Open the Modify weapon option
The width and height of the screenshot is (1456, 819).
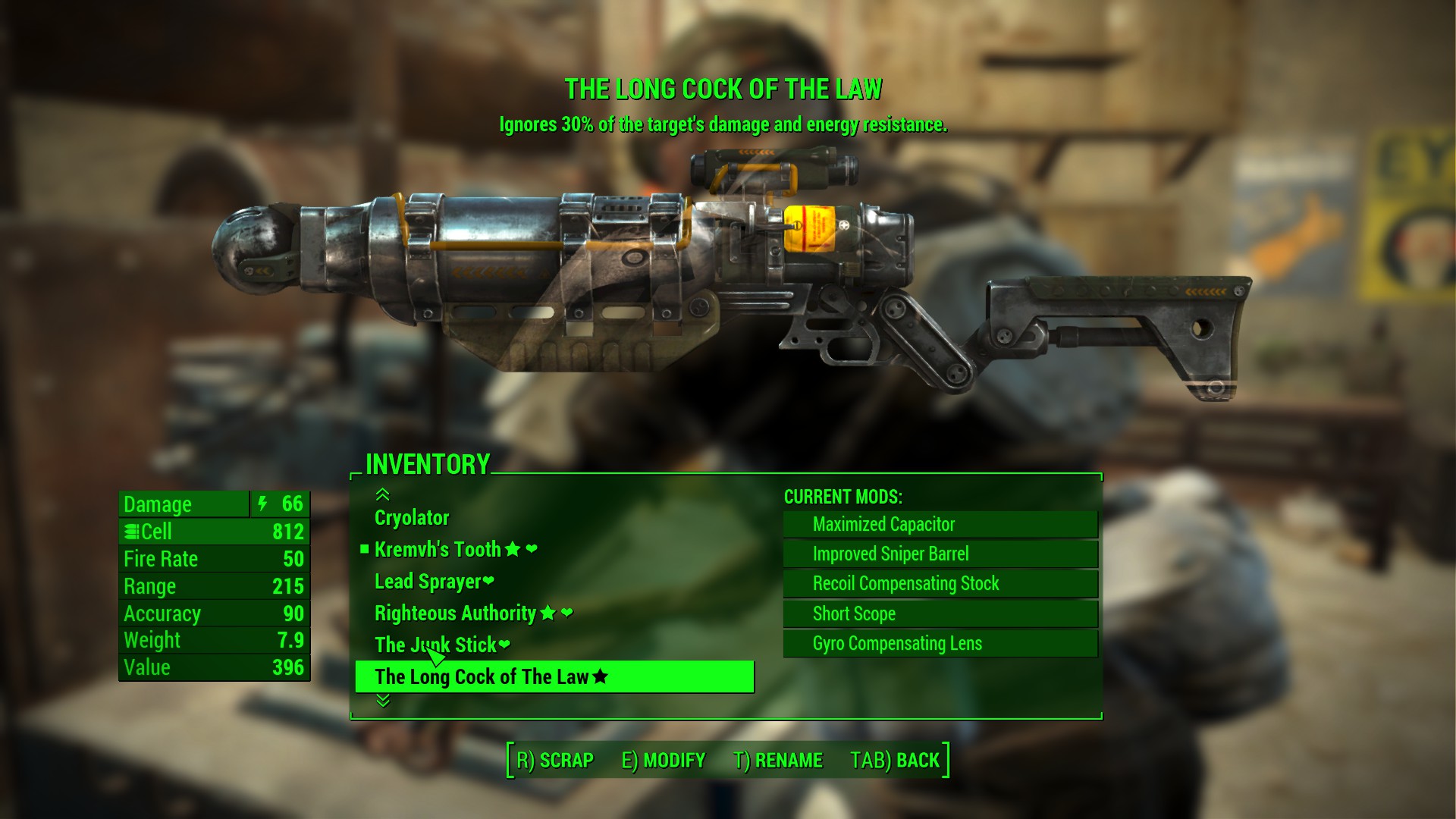664,761
